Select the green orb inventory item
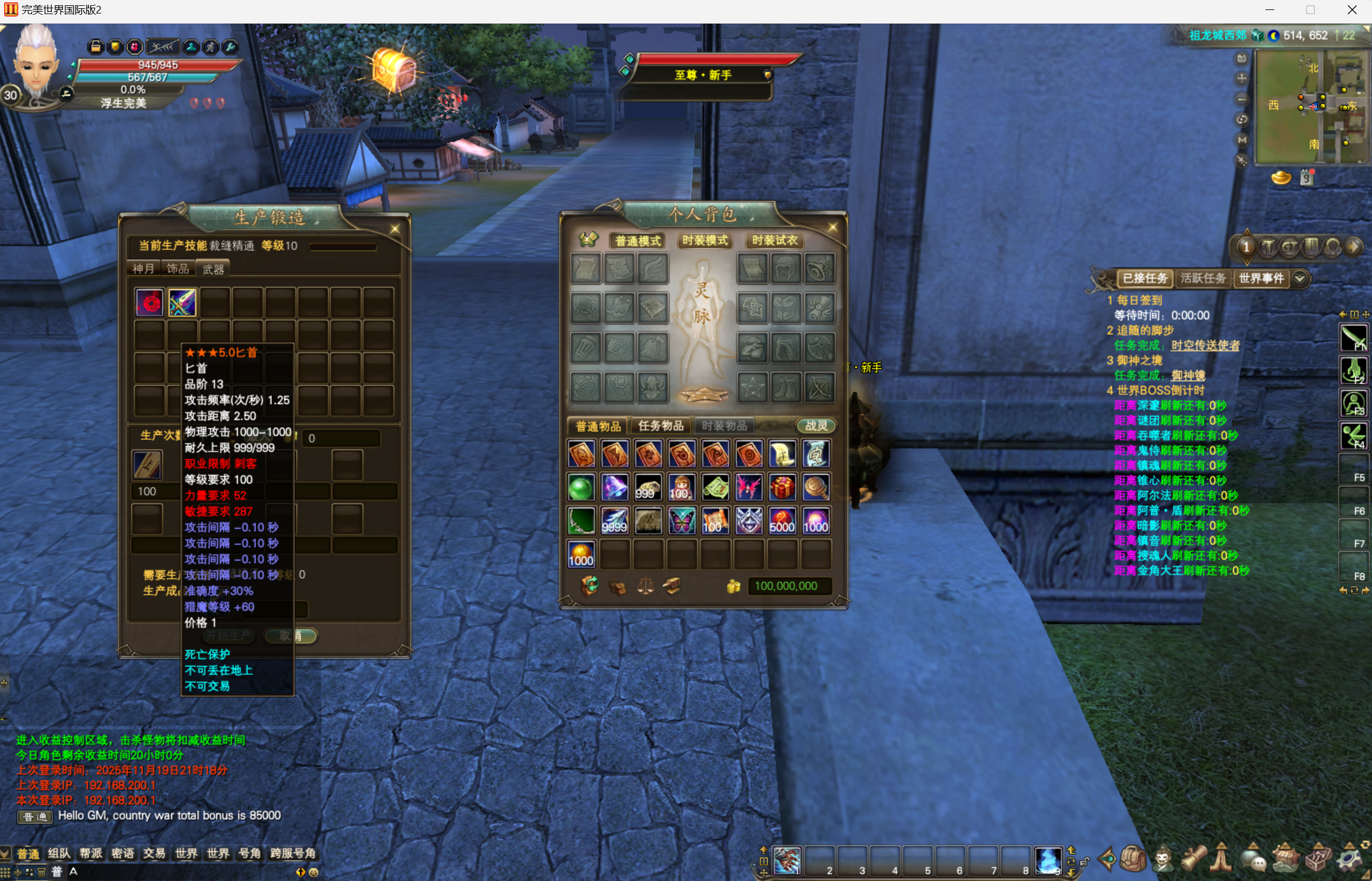This screenshot has height=881, width=1372. pos(581,488)
